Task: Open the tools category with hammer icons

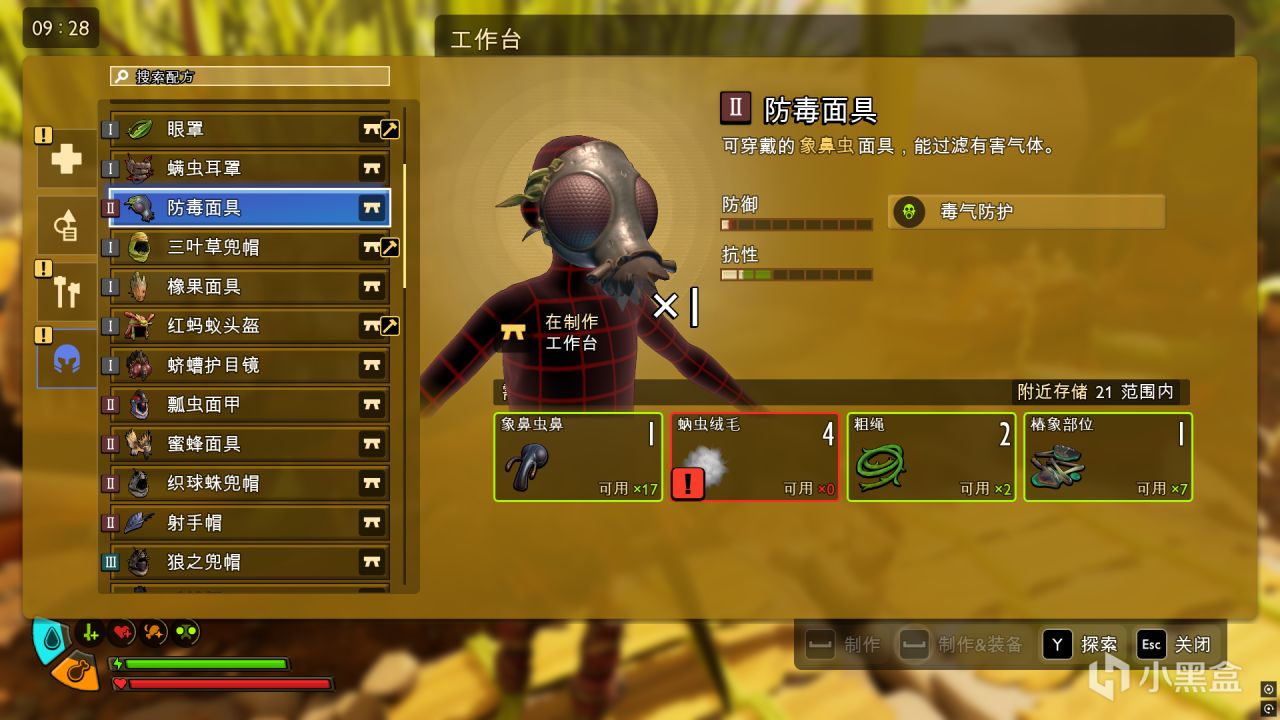Action: click(66, 290)
